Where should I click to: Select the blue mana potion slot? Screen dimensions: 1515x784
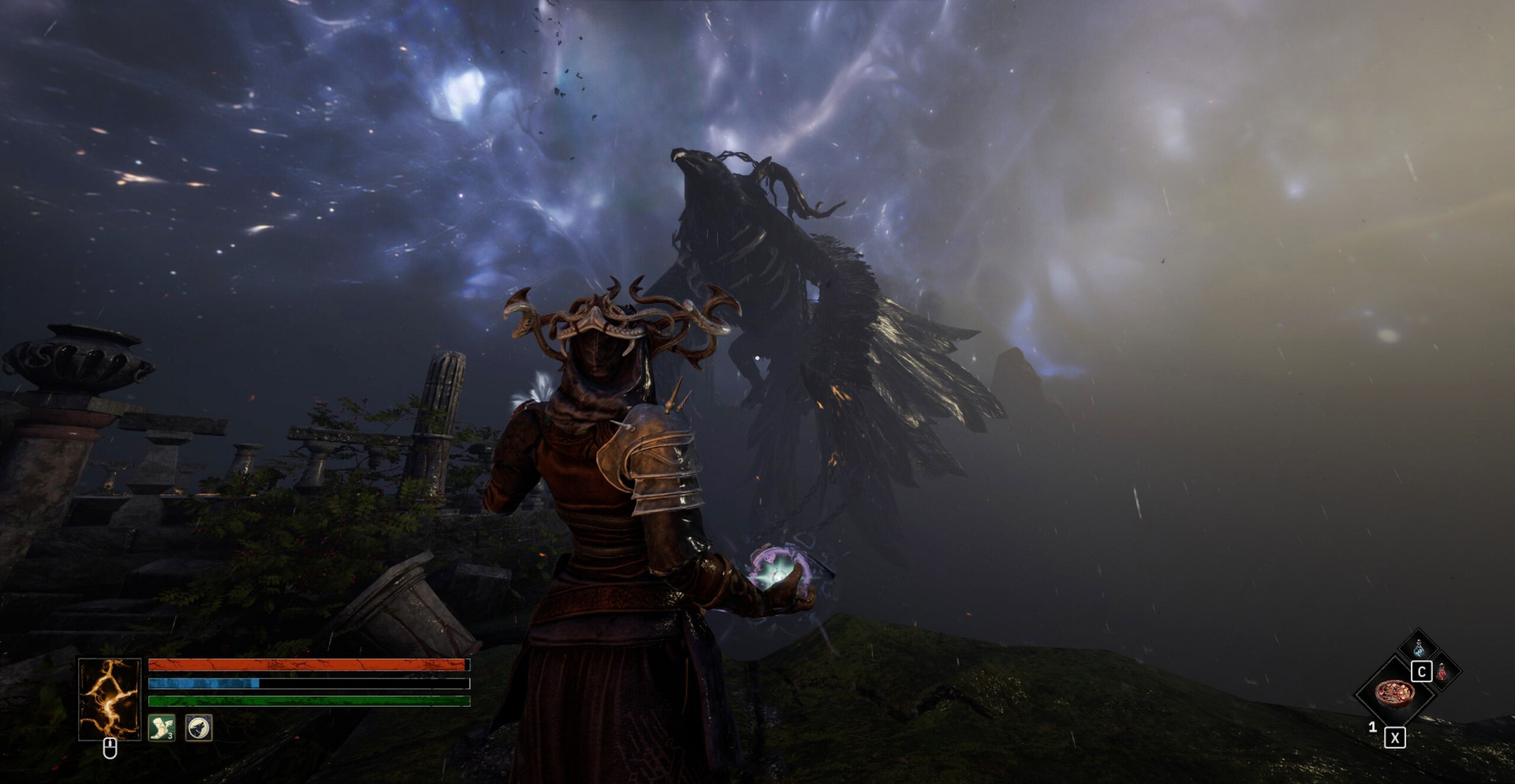[x=1420, y=649]
